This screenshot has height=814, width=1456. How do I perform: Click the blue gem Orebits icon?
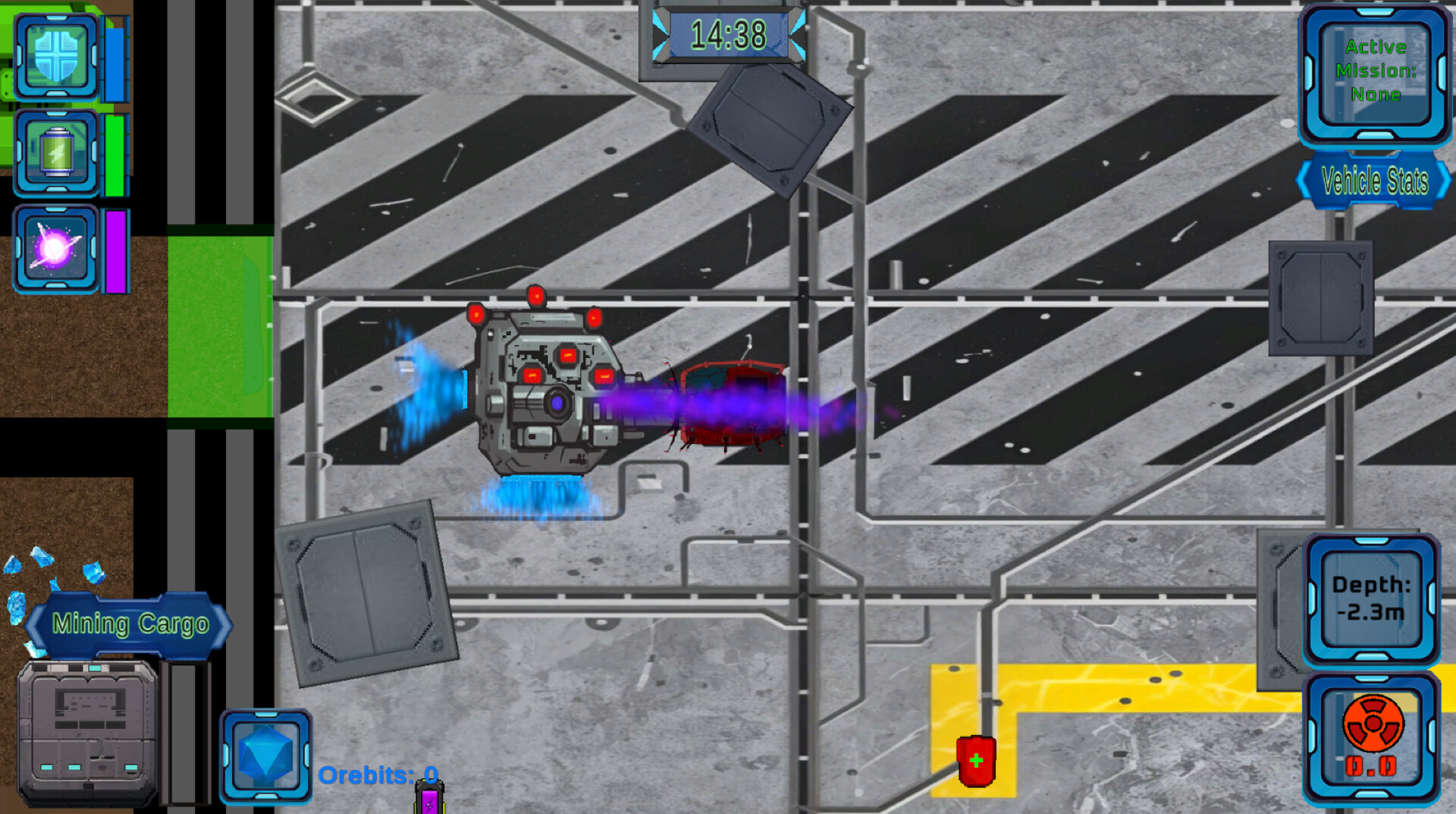pos(265,754)
